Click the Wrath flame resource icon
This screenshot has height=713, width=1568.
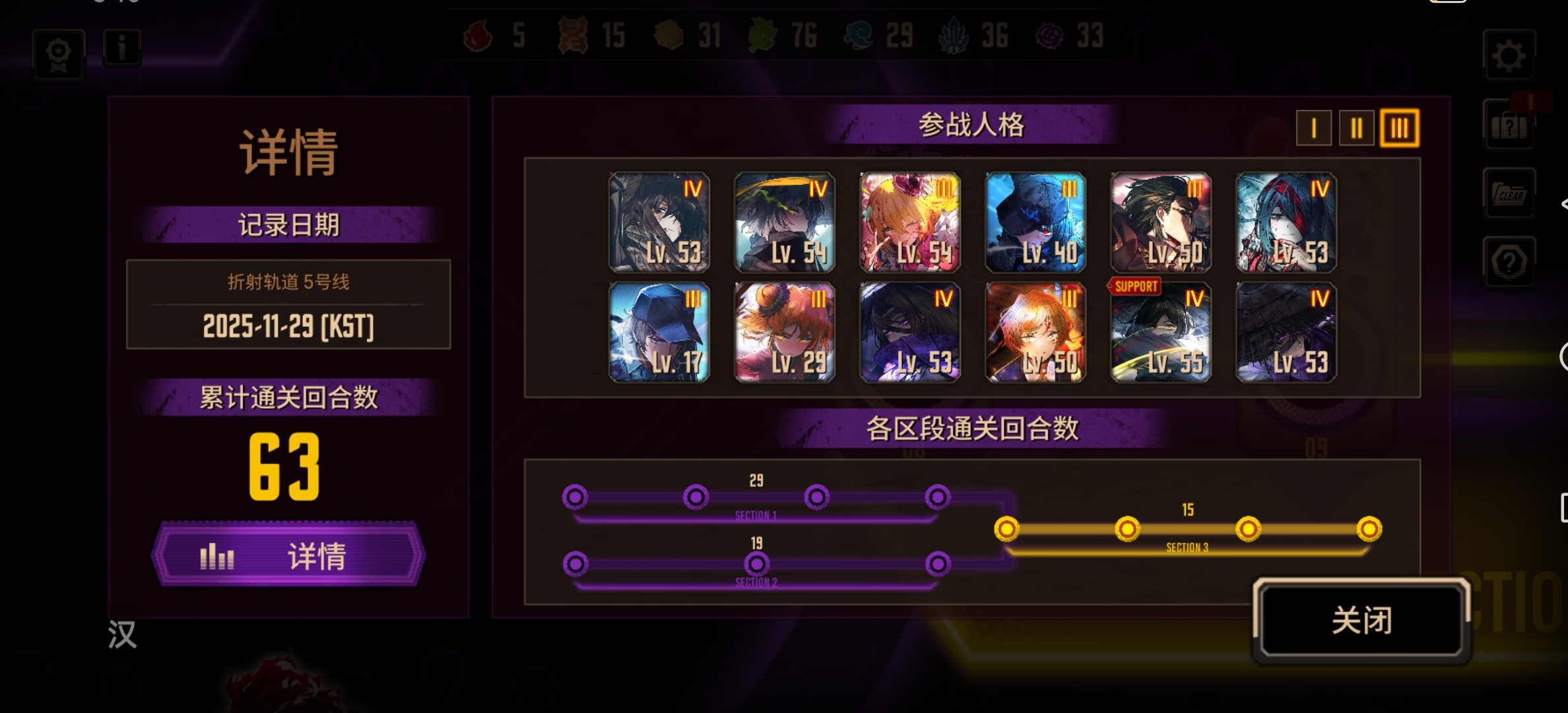[x=476, y=36]
